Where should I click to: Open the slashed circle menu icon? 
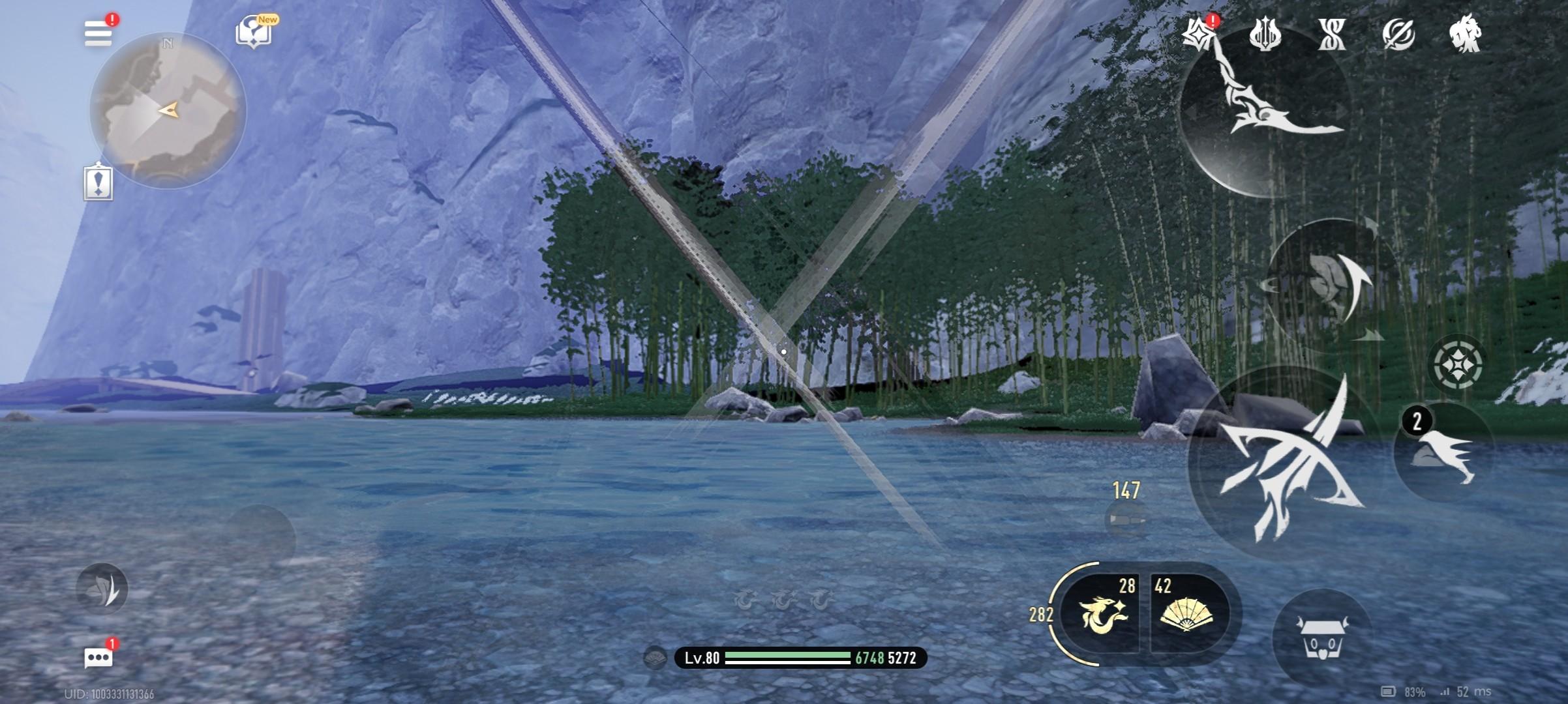(x=1398, y=34)
